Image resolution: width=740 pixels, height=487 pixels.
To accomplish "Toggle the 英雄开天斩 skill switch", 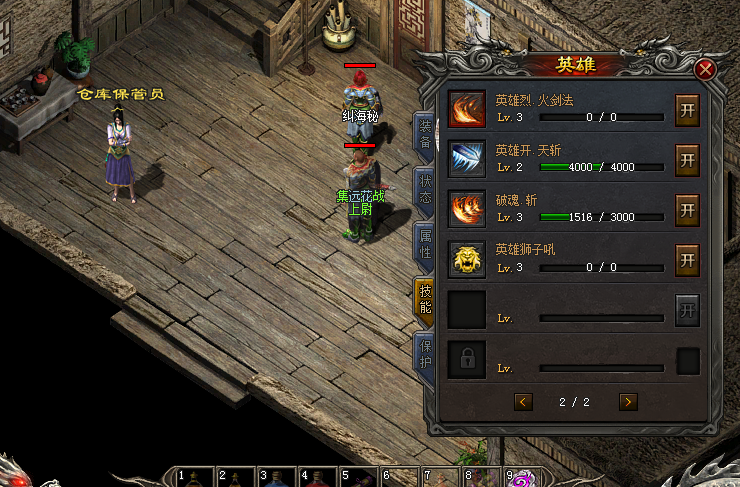I will (x=687, y=158).
